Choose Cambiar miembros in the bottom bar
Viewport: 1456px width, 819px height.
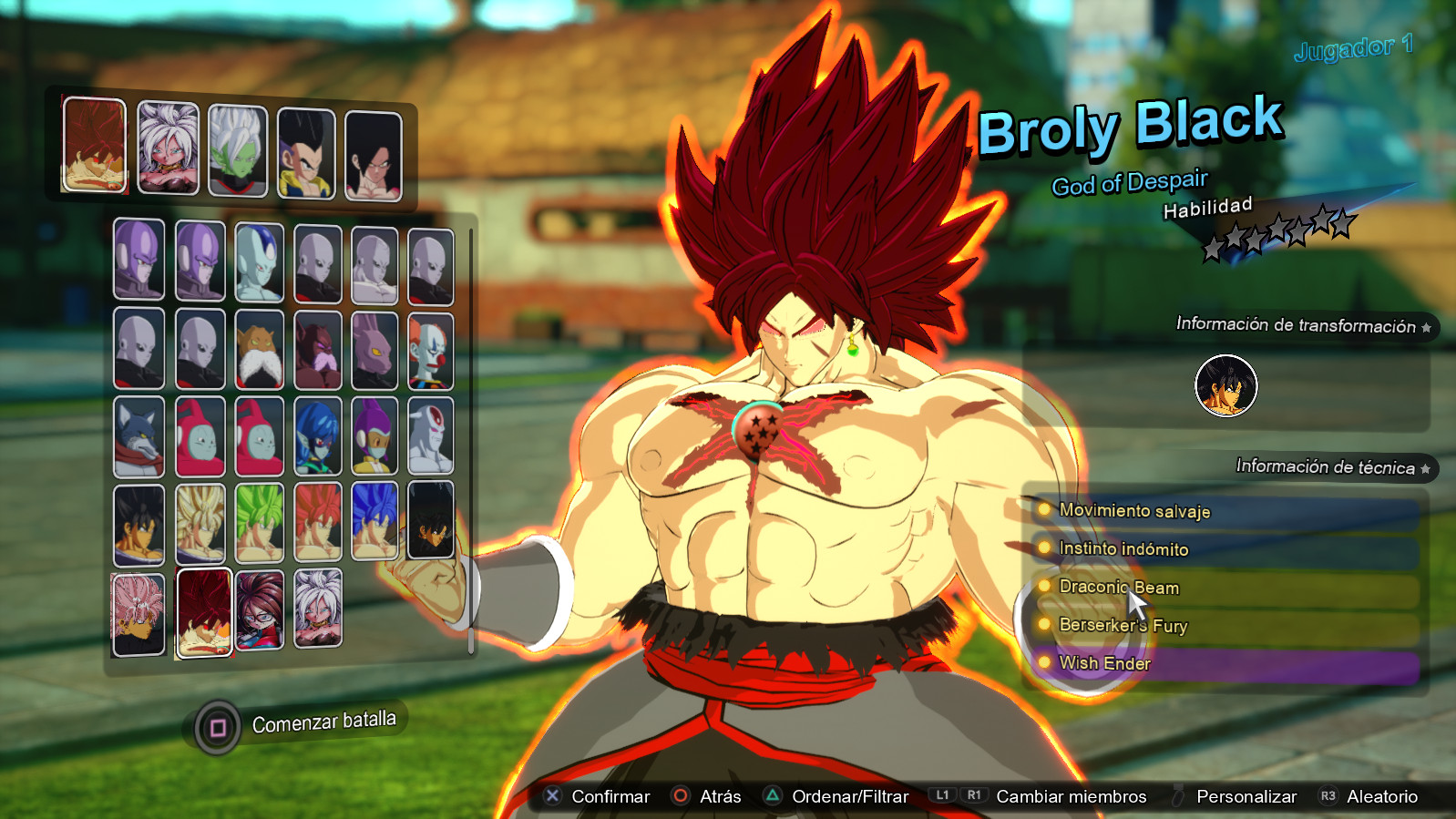click(1071, 796)
